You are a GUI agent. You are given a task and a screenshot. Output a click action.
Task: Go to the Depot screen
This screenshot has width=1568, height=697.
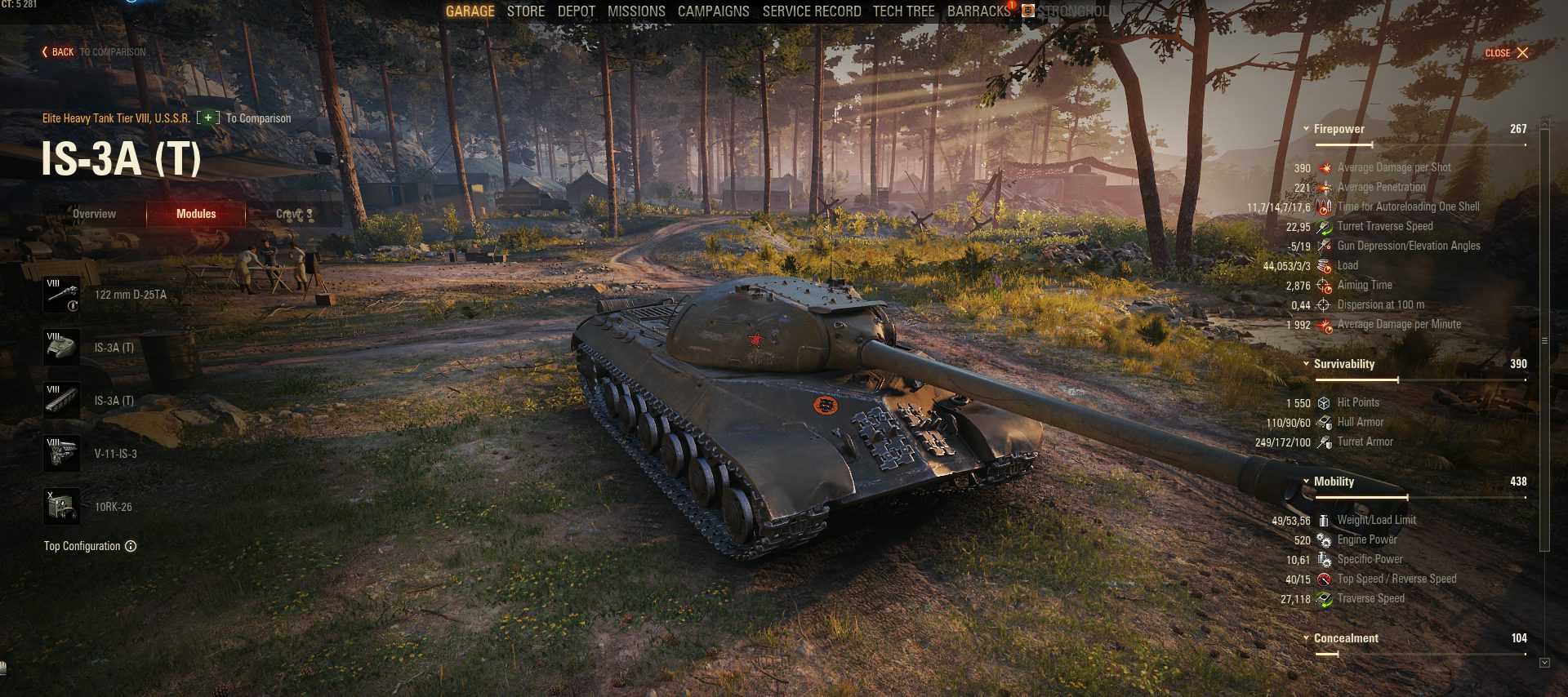click(x=576, y=11)
